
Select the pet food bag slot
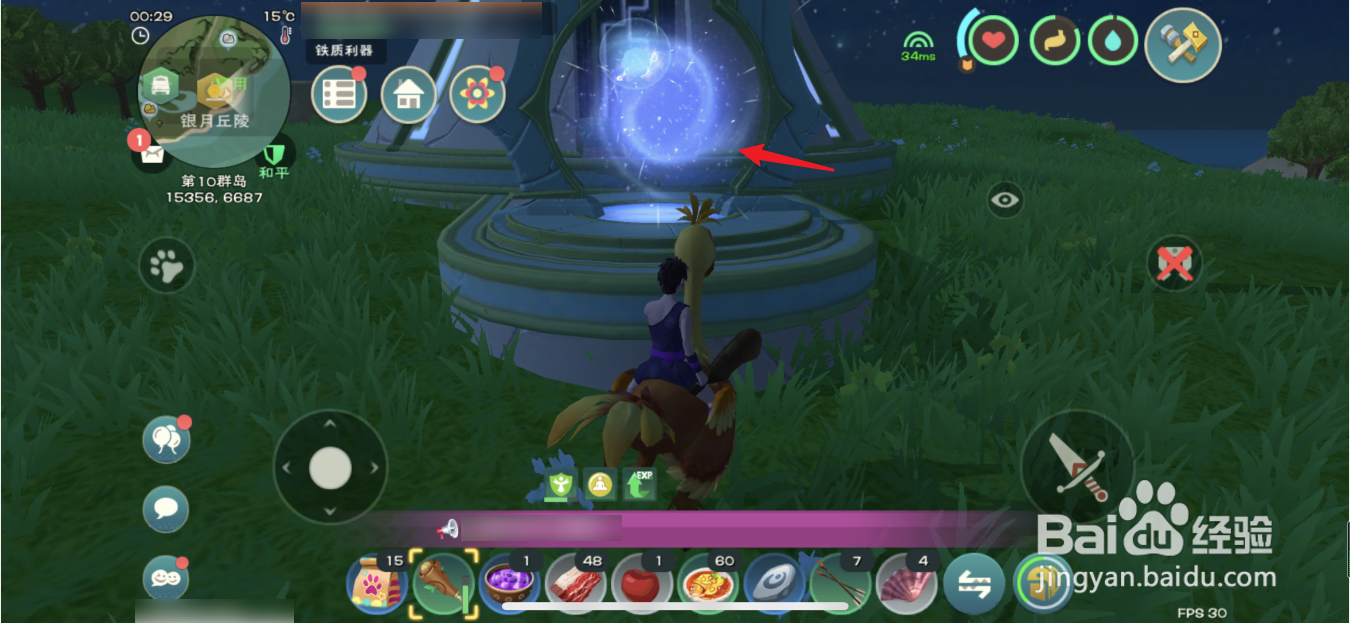pos(375,584)
